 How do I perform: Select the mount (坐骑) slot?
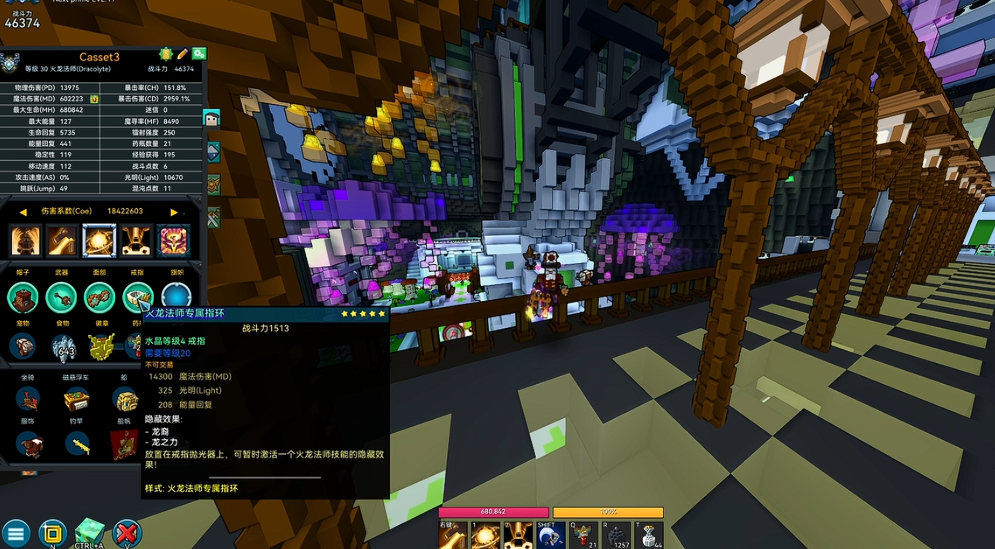(29, 399)
